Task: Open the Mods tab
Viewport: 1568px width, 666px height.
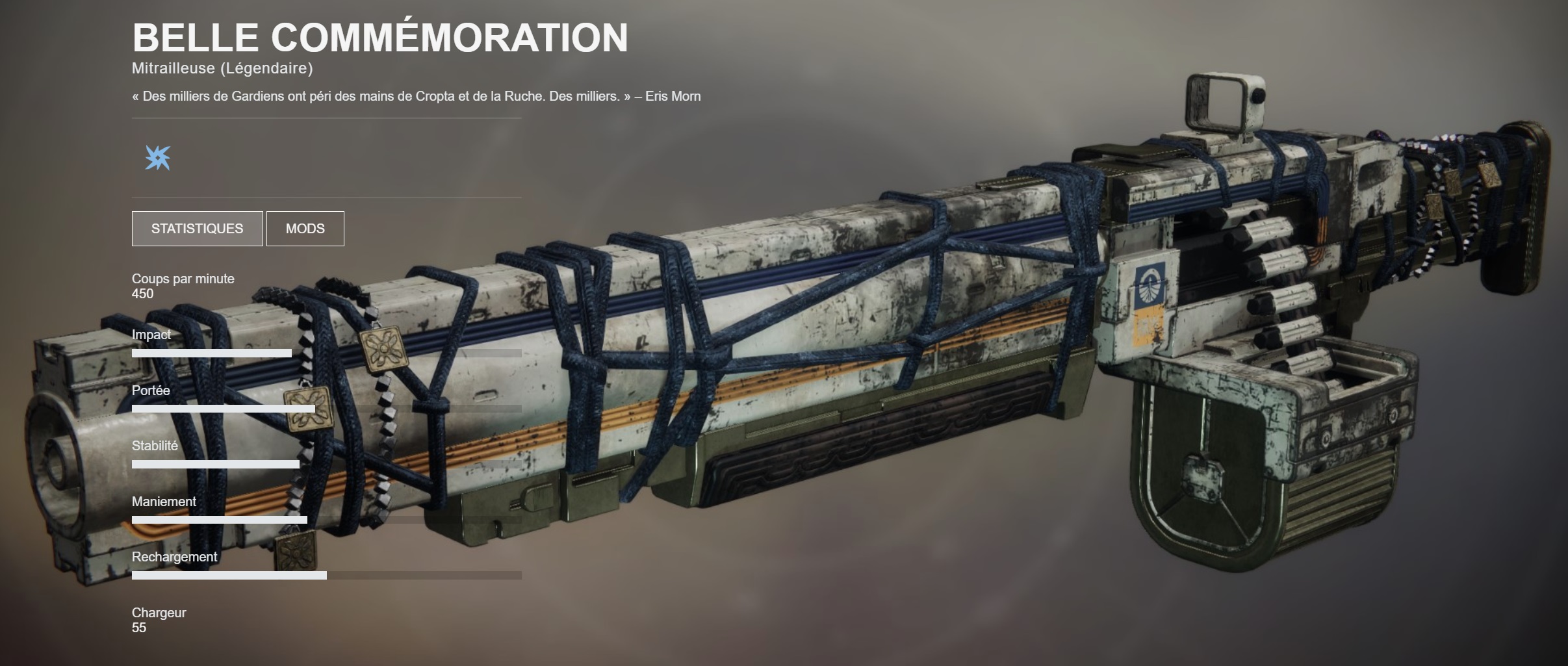Action: 305,229
